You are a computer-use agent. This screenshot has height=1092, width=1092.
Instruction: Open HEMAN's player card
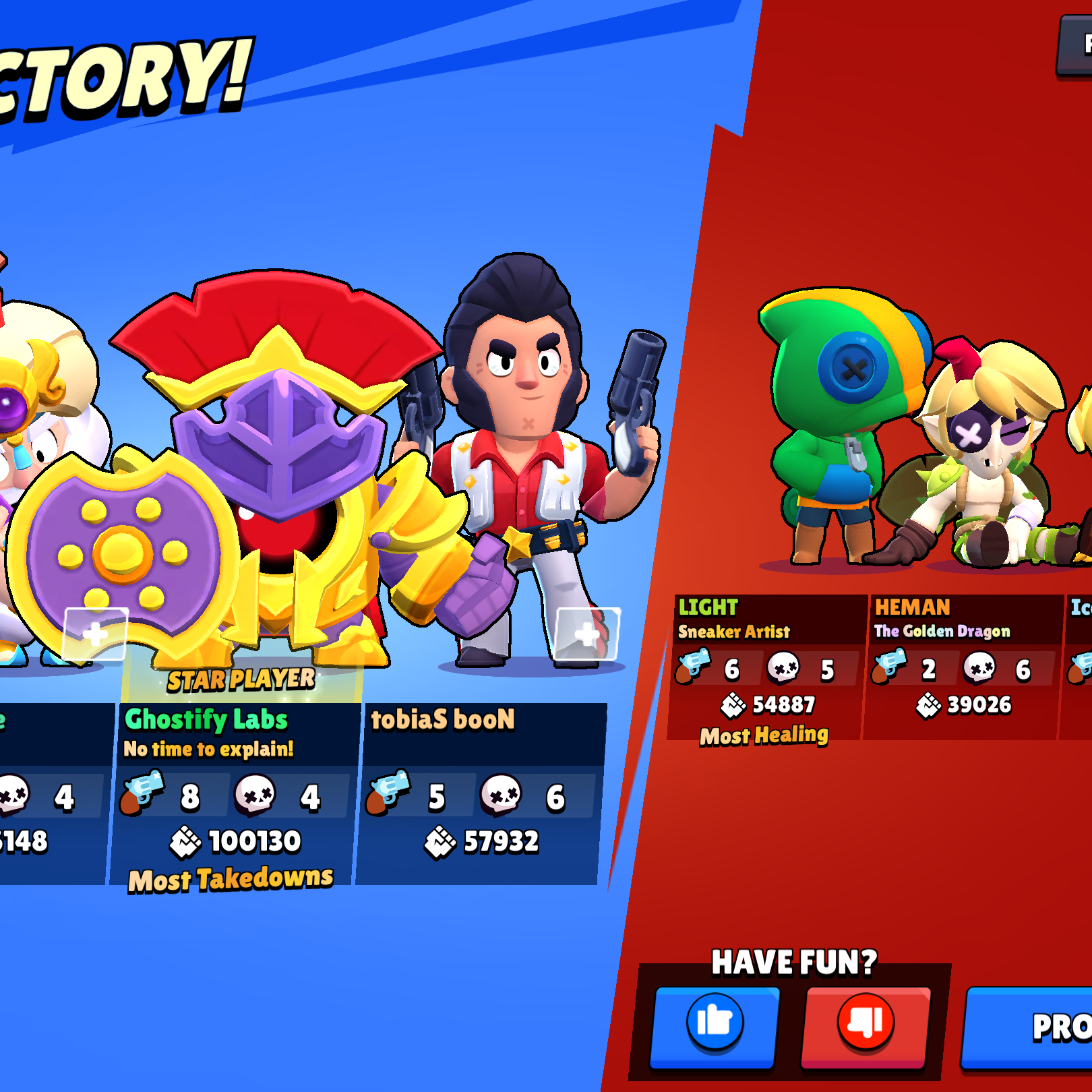point(961,667)
